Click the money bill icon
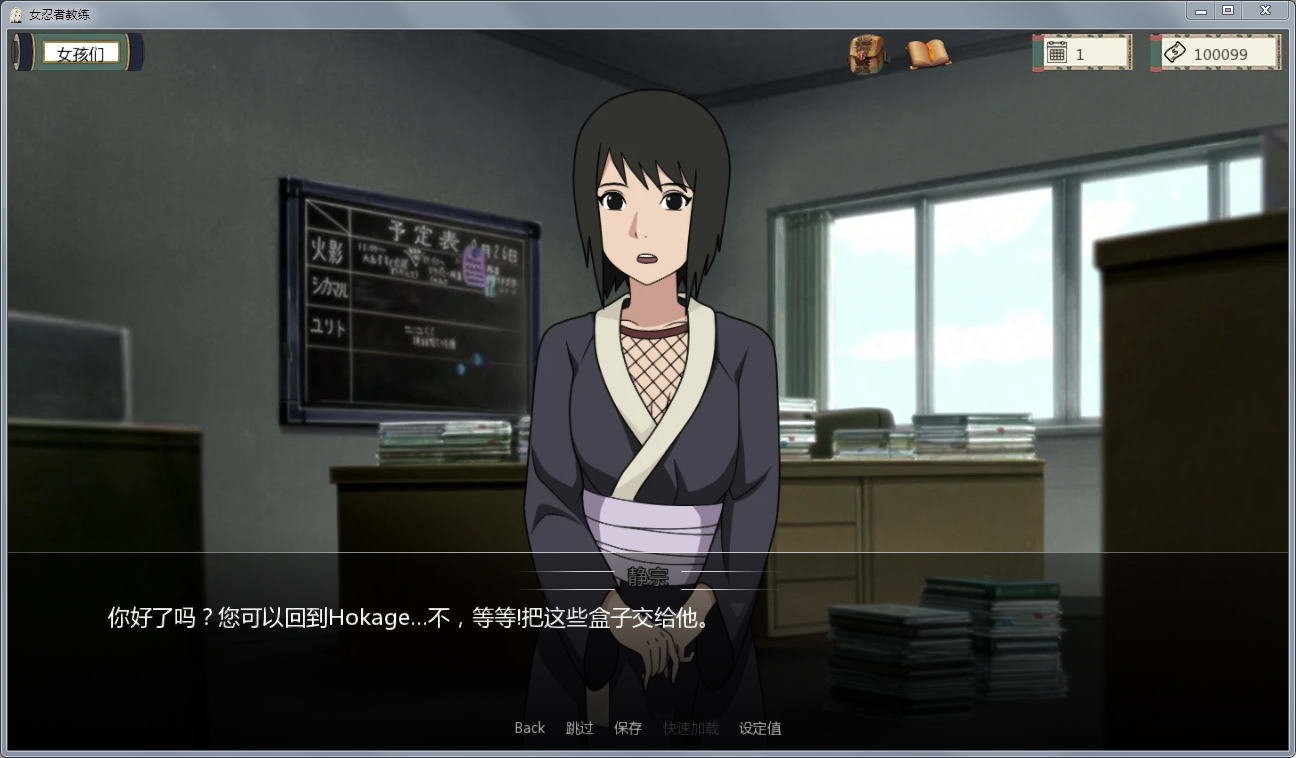The width and height of the screenshot is (1296, 758). click(x=1175, y=52)
